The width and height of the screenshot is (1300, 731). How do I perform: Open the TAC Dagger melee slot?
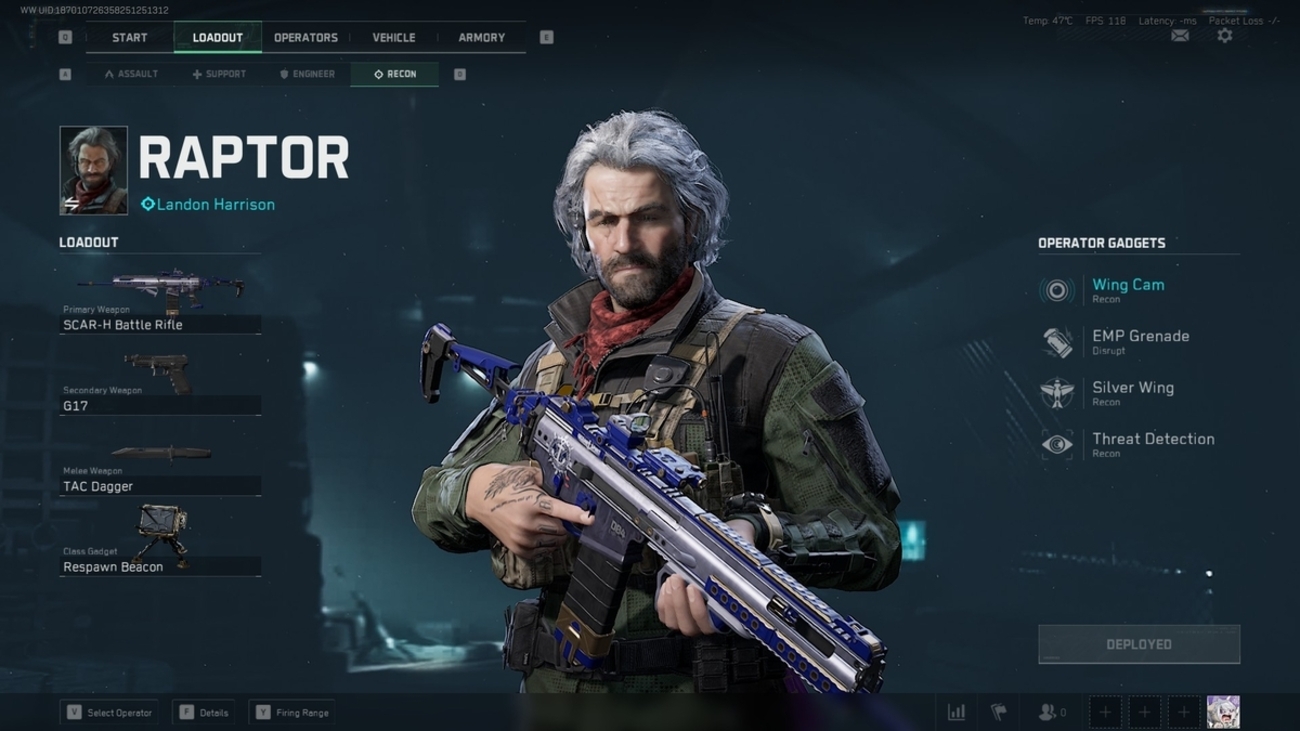(x=160, y=464)
